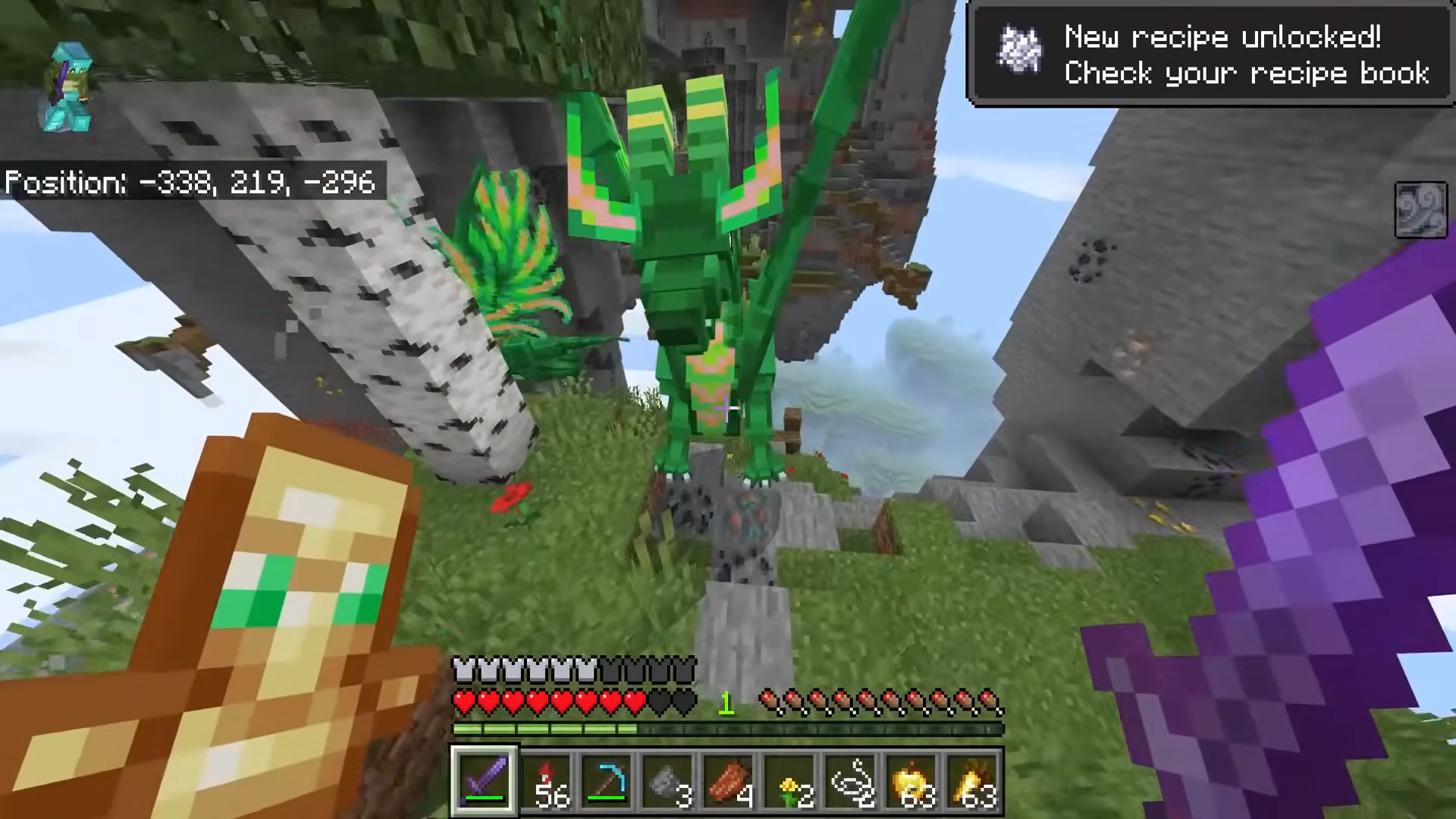The width and height of the screenshot is (1456, 819).
Task: Select the enchanted purple sword slot
Action: pos(485,780)
